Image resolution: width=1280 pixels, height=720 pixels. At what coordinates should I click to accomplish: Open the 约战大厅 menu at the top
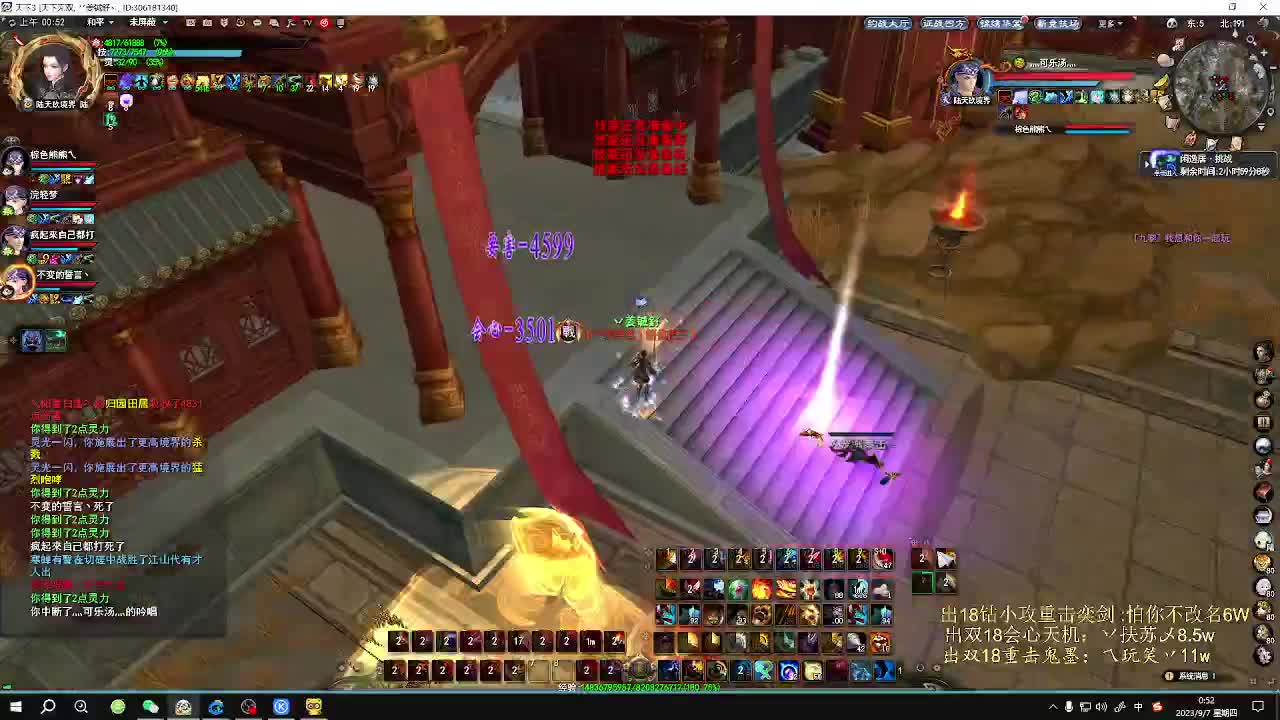tap(887, 23)
